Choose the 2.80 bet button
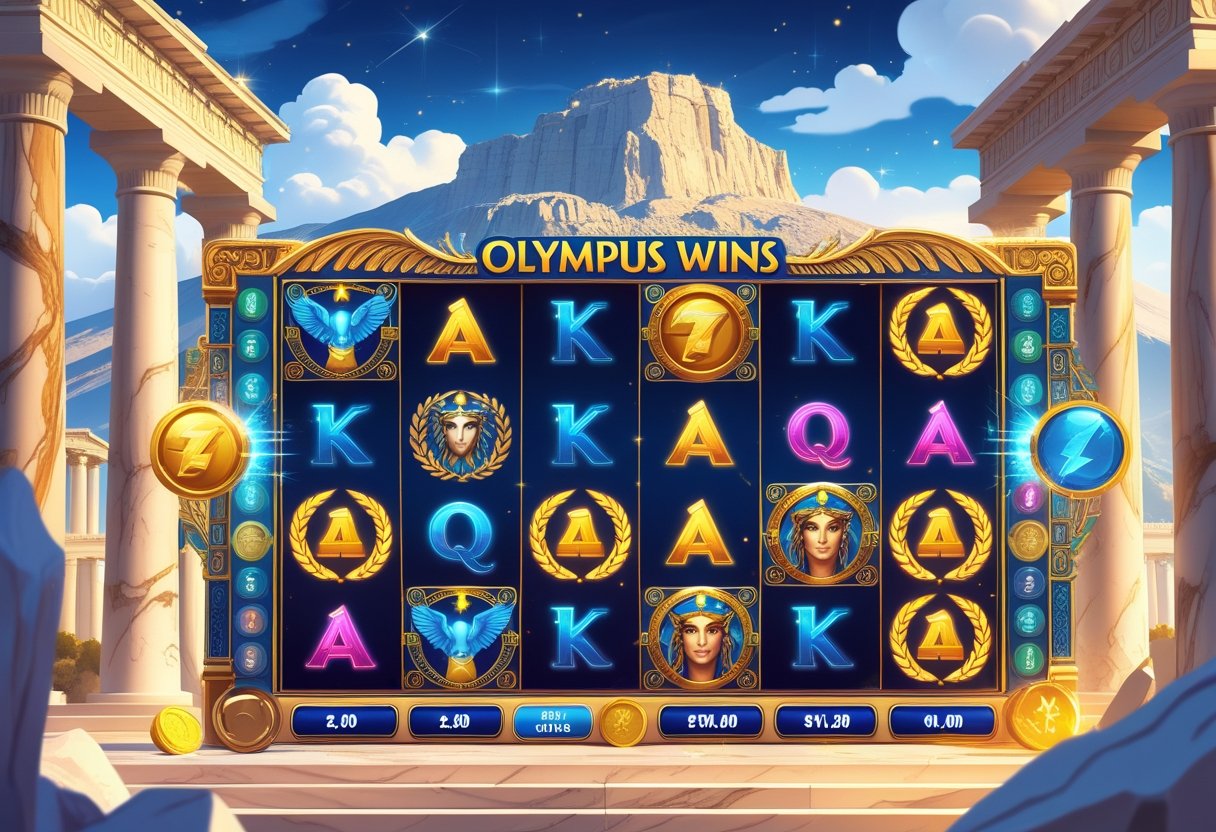The image size is (1216, 832). [455, 720]
